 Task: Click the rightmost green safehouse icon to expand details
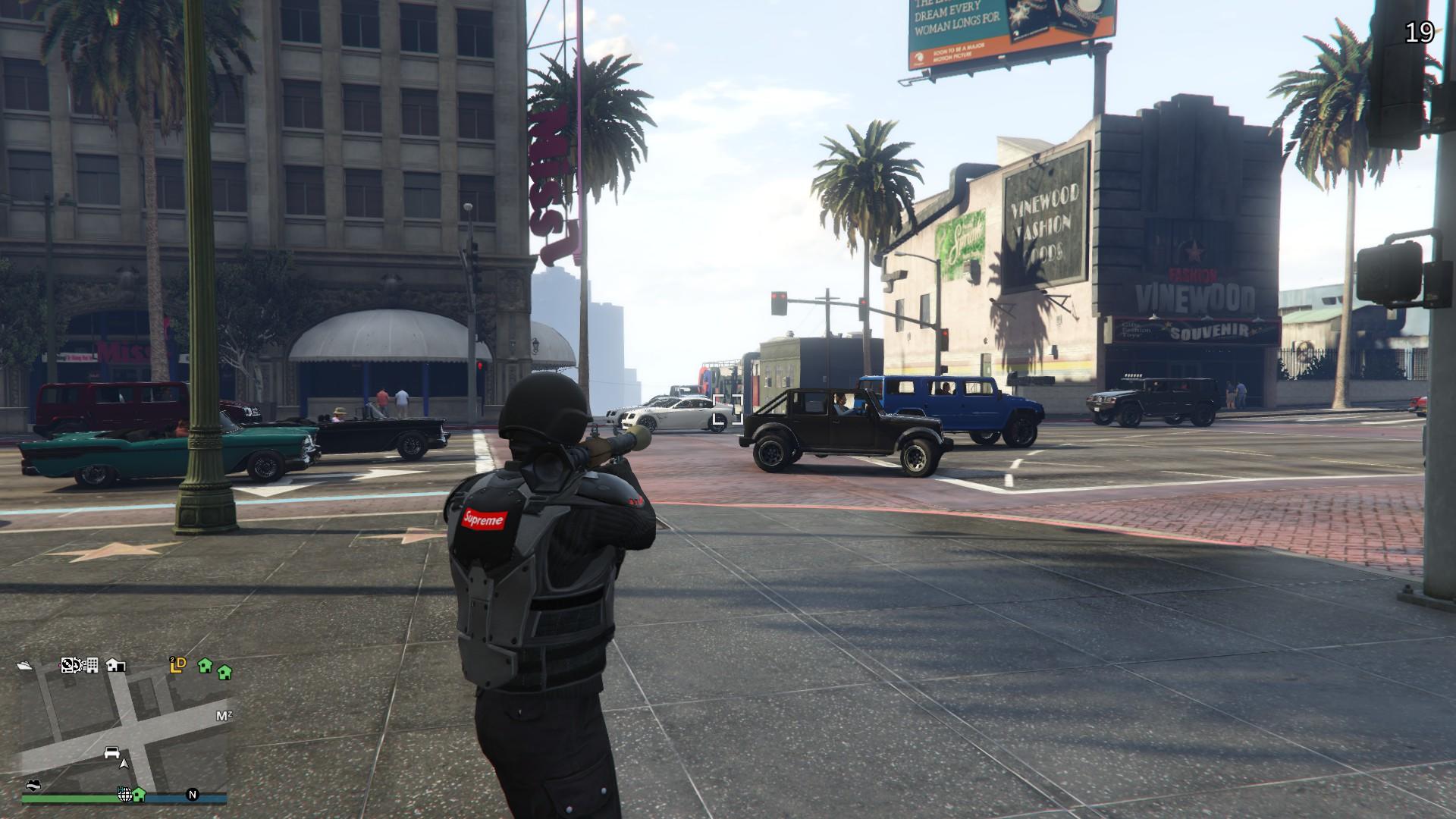pyautogui.click(x=223, y=672)
